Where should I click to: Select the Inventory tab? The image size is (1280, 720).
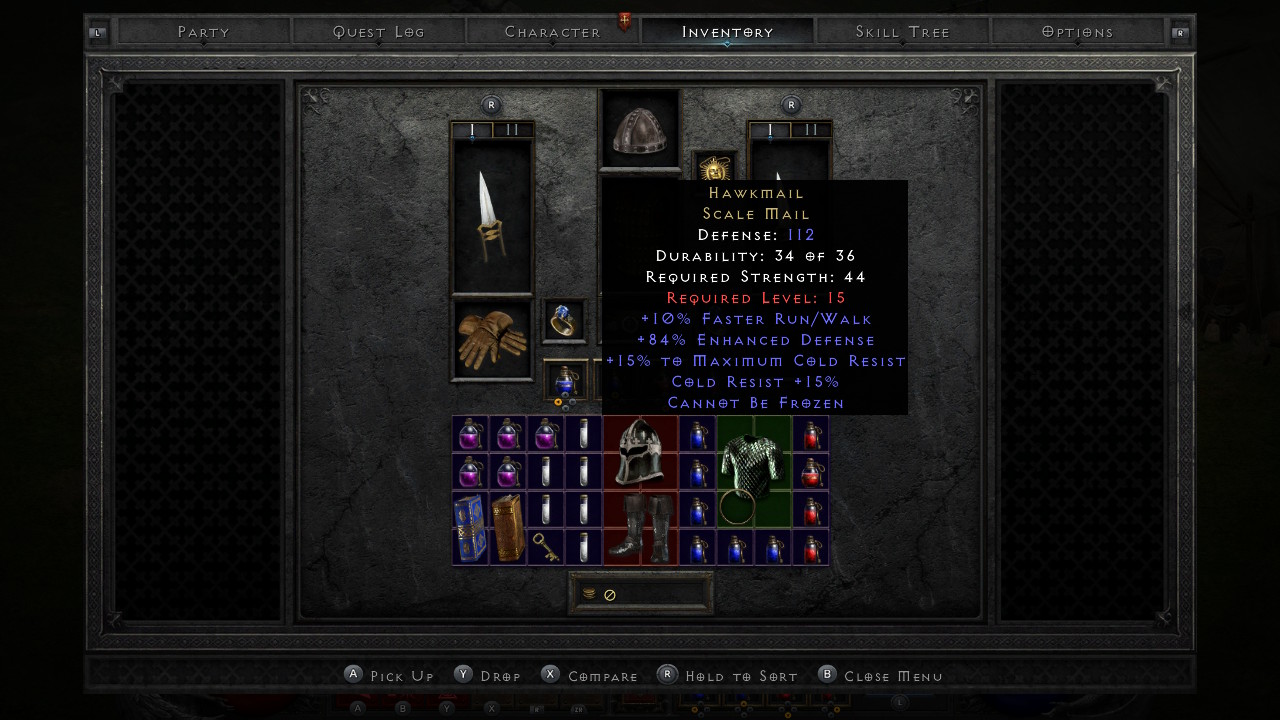728,32
